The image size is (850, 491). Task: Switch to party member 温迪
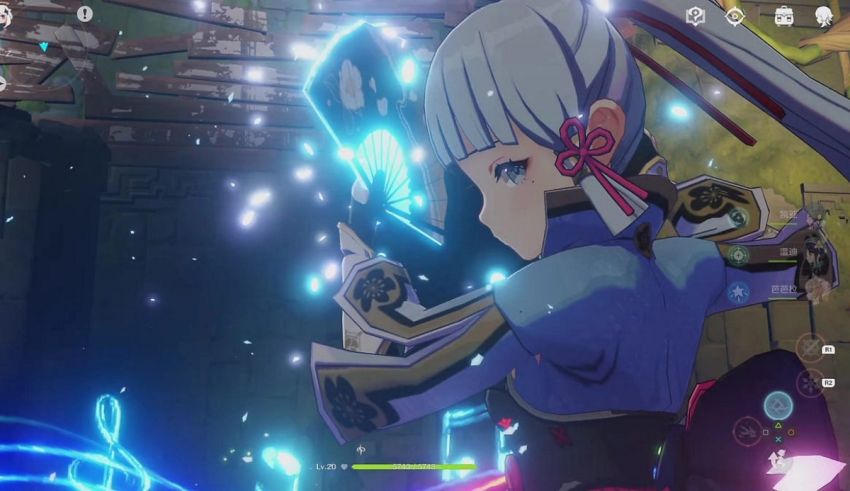pos(790,254)
